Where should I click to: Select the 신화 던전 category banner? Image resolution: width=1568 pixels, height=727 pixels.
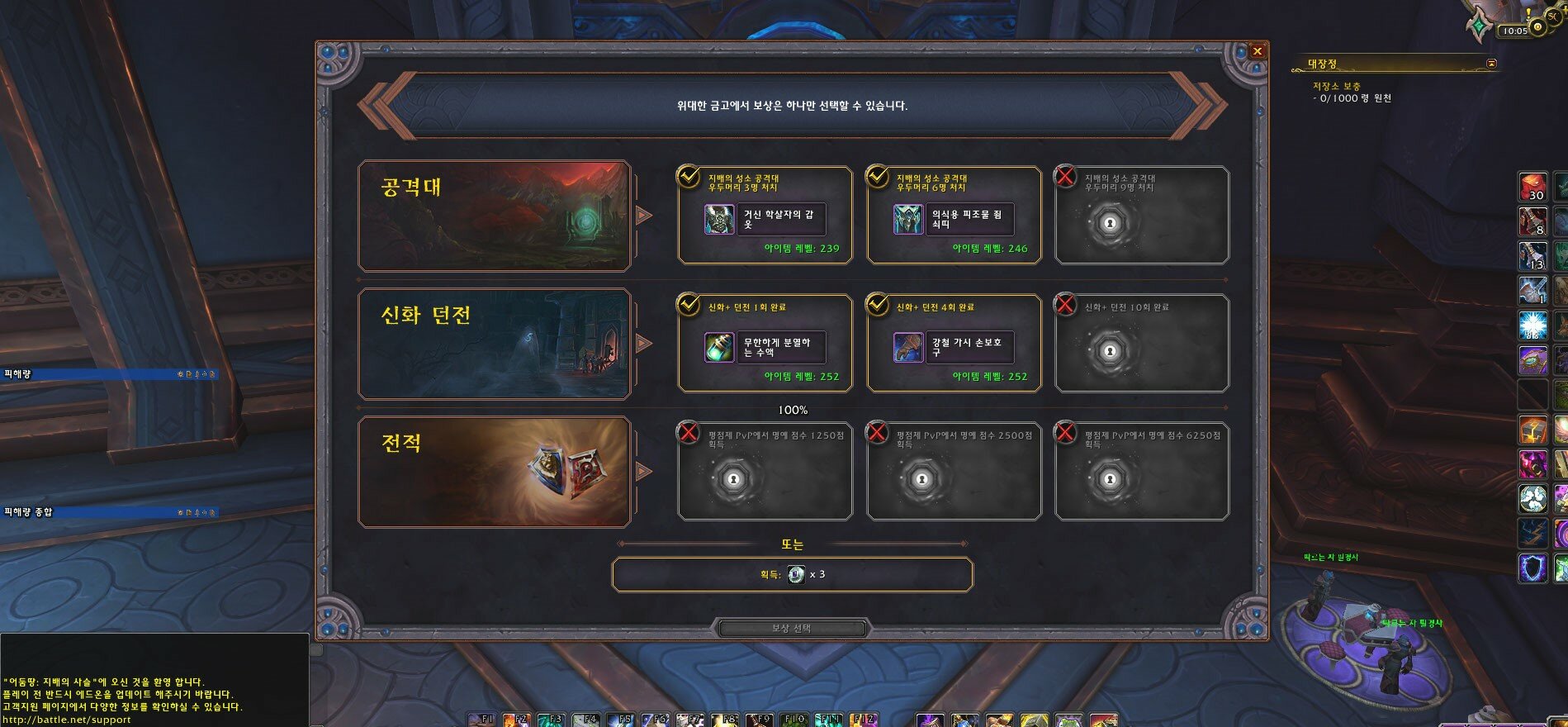pyautogui.click(x=494, y=344)
